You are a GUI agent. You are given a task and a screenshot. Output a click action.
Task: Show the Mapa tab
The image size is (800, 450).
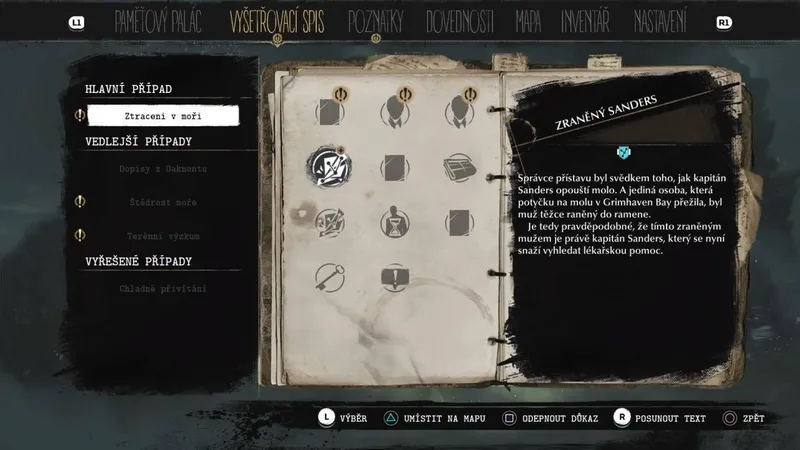(x=528, y=21)
